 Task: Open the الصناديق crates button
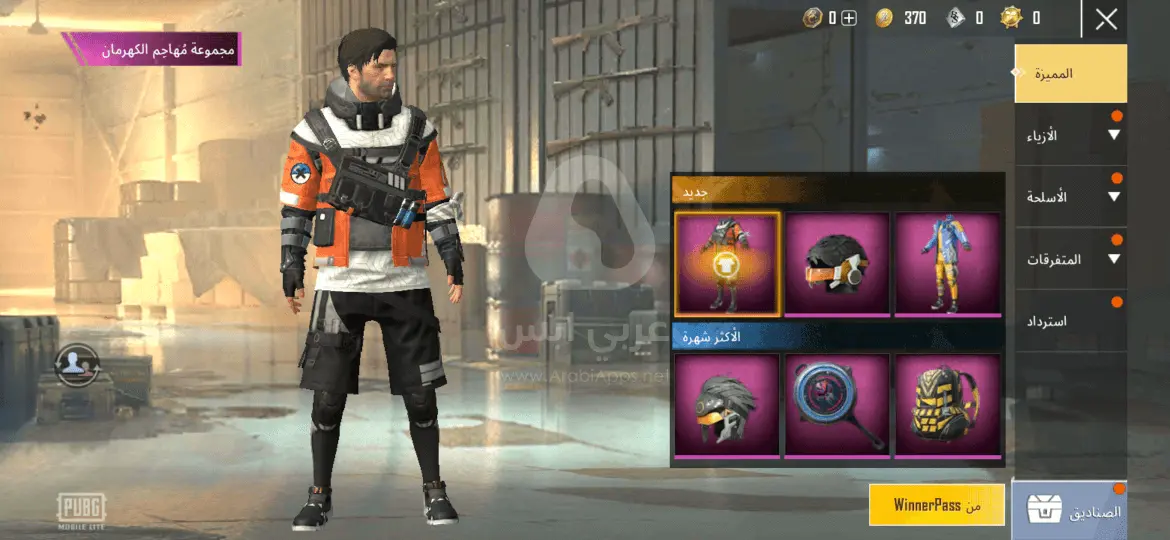1070,511
